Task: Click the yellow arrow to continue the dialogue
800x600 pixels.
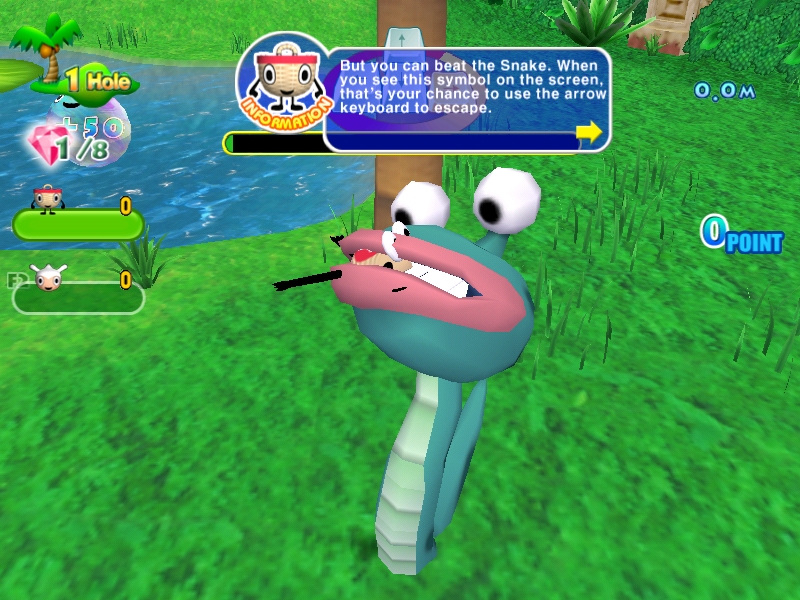Action: (x=589, y=131)
